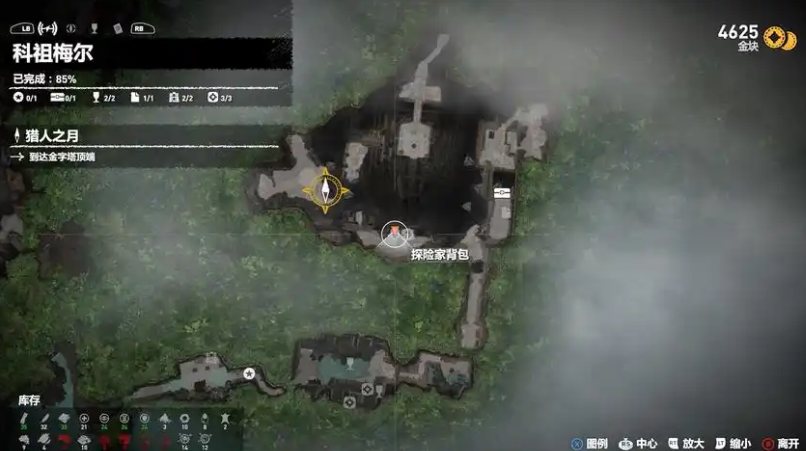Select the white star marker on the map
Image resolution: width=806 pixels, height=451 pixels.
[x=249, y=373]
